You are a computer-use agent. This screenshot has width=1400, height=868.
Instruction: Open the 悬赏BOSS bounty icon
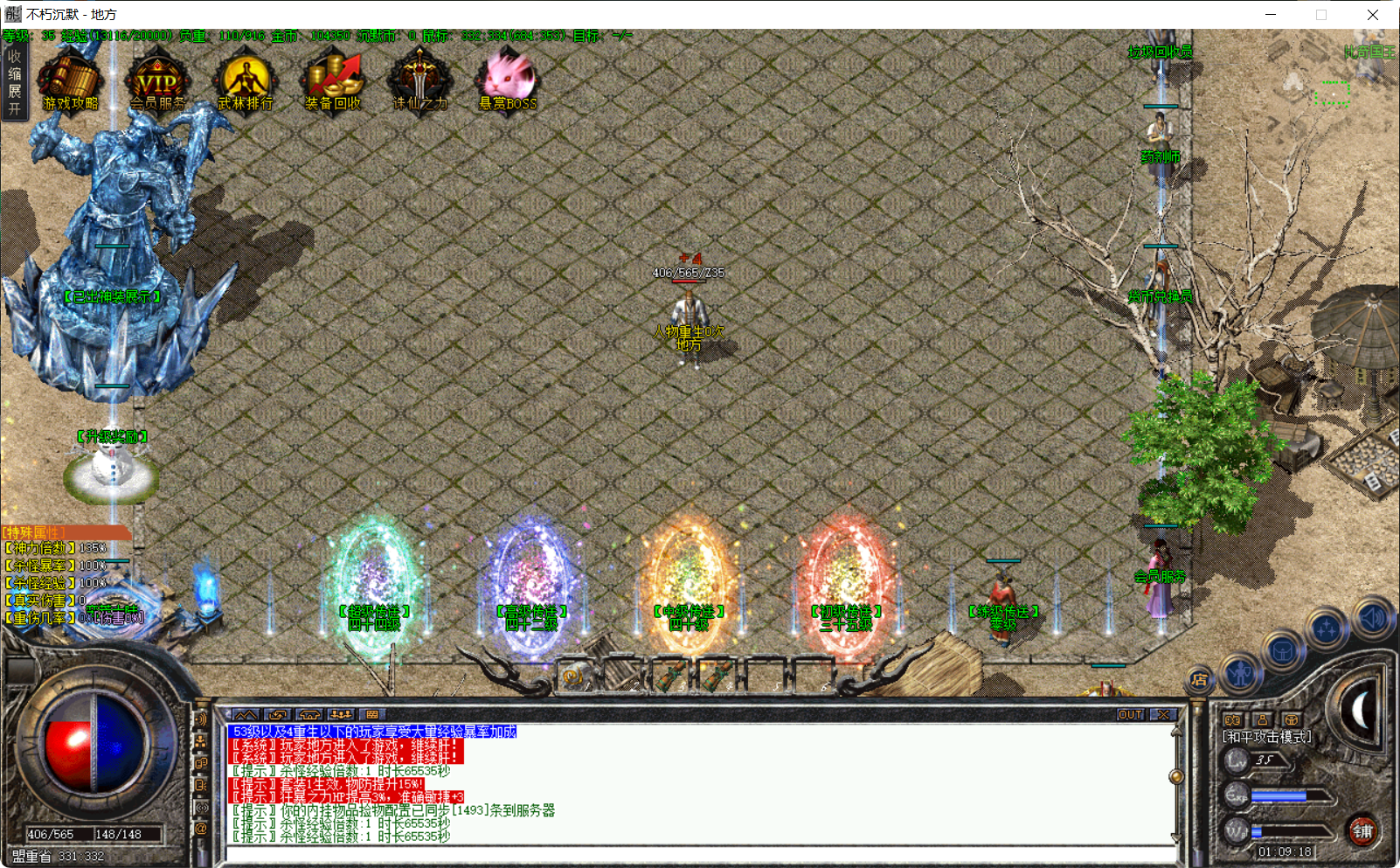tap(508, 81)
